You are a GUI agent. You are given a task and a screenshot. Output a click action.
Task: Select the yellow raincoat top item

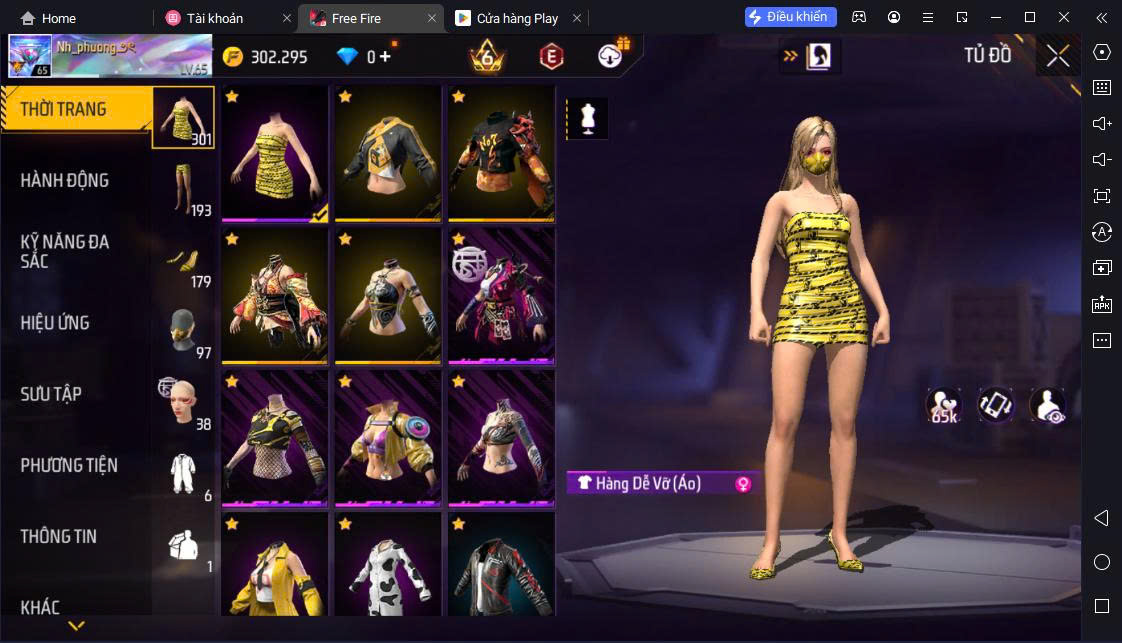pyautogui.click(x=275, y=565)
